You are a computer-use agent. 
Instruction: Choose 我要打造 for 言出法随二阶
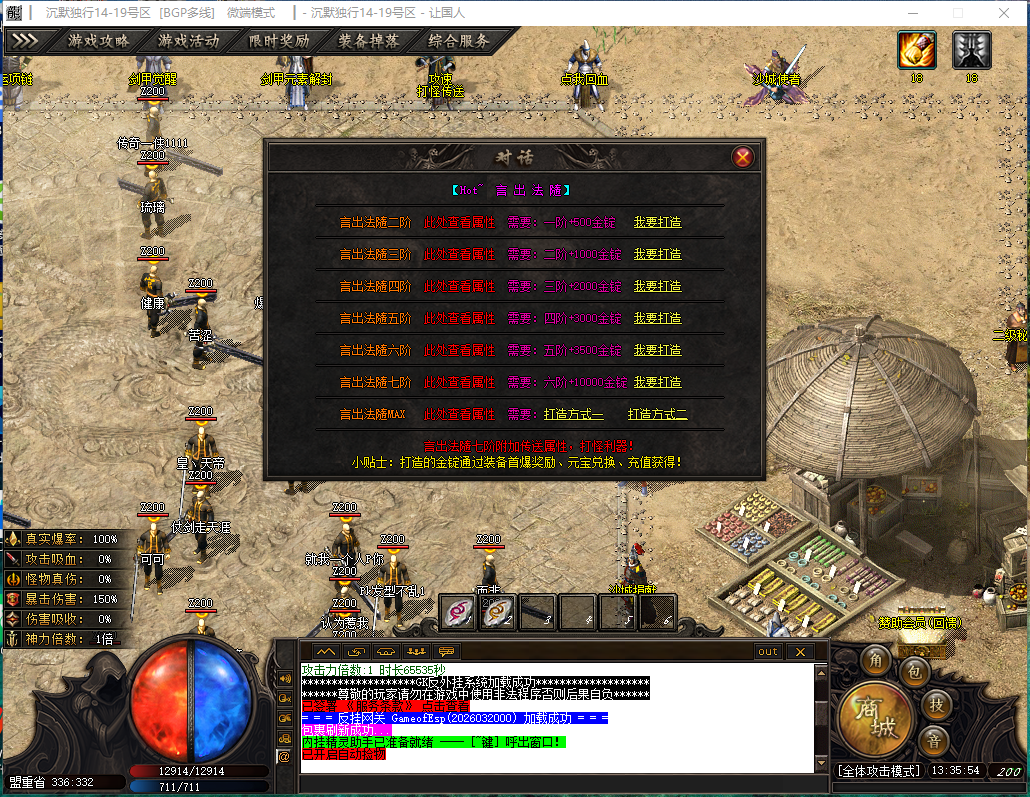657,222
